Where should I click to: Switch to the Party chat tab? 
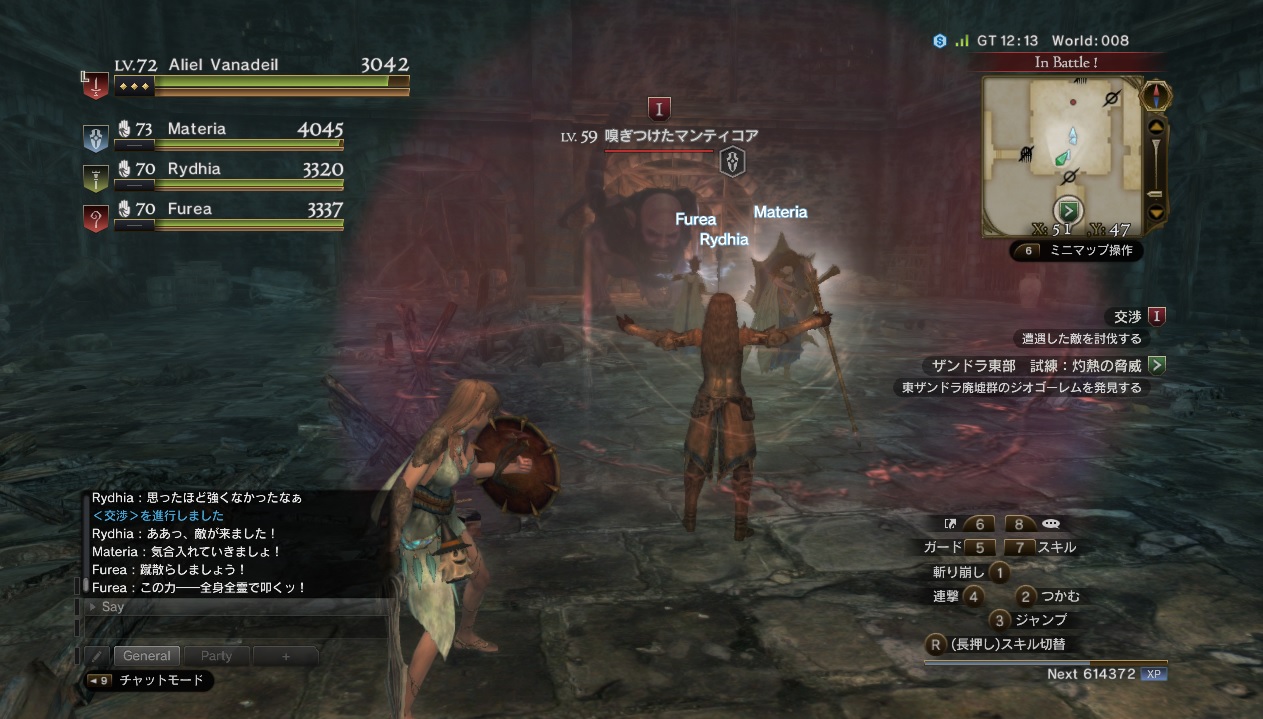(216, 656)
